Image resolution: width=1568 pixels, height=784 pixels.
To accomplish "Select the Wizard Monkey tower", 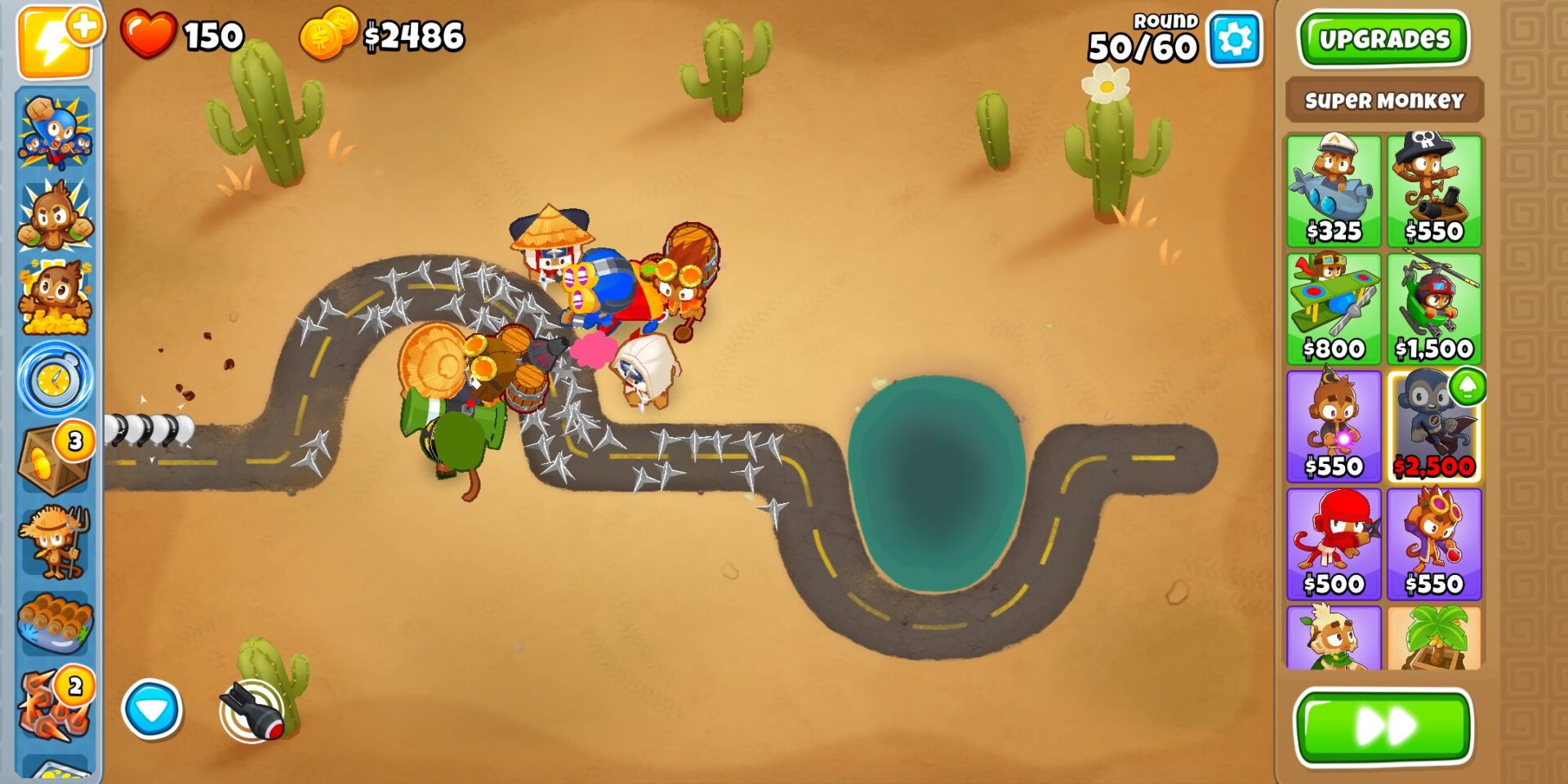I will pos(1338,425).
